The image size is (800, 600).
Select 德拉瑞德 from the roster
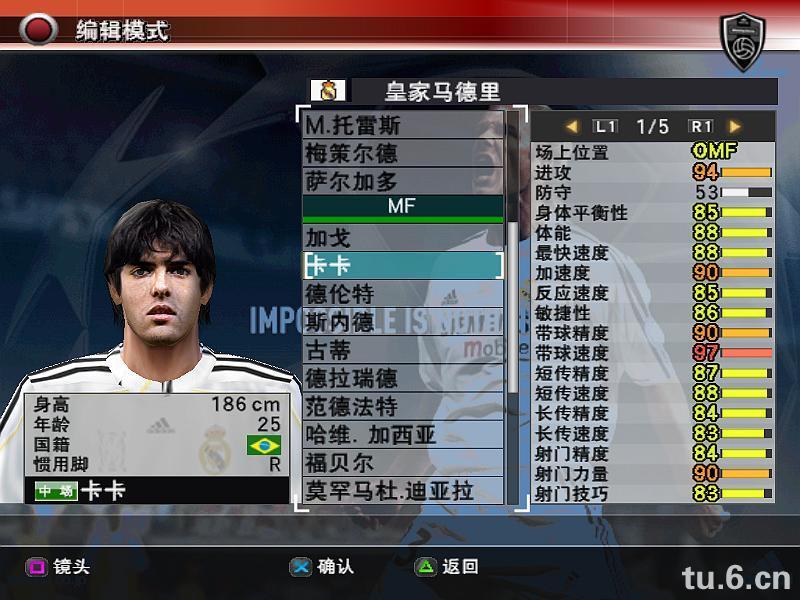click(402, 378)
